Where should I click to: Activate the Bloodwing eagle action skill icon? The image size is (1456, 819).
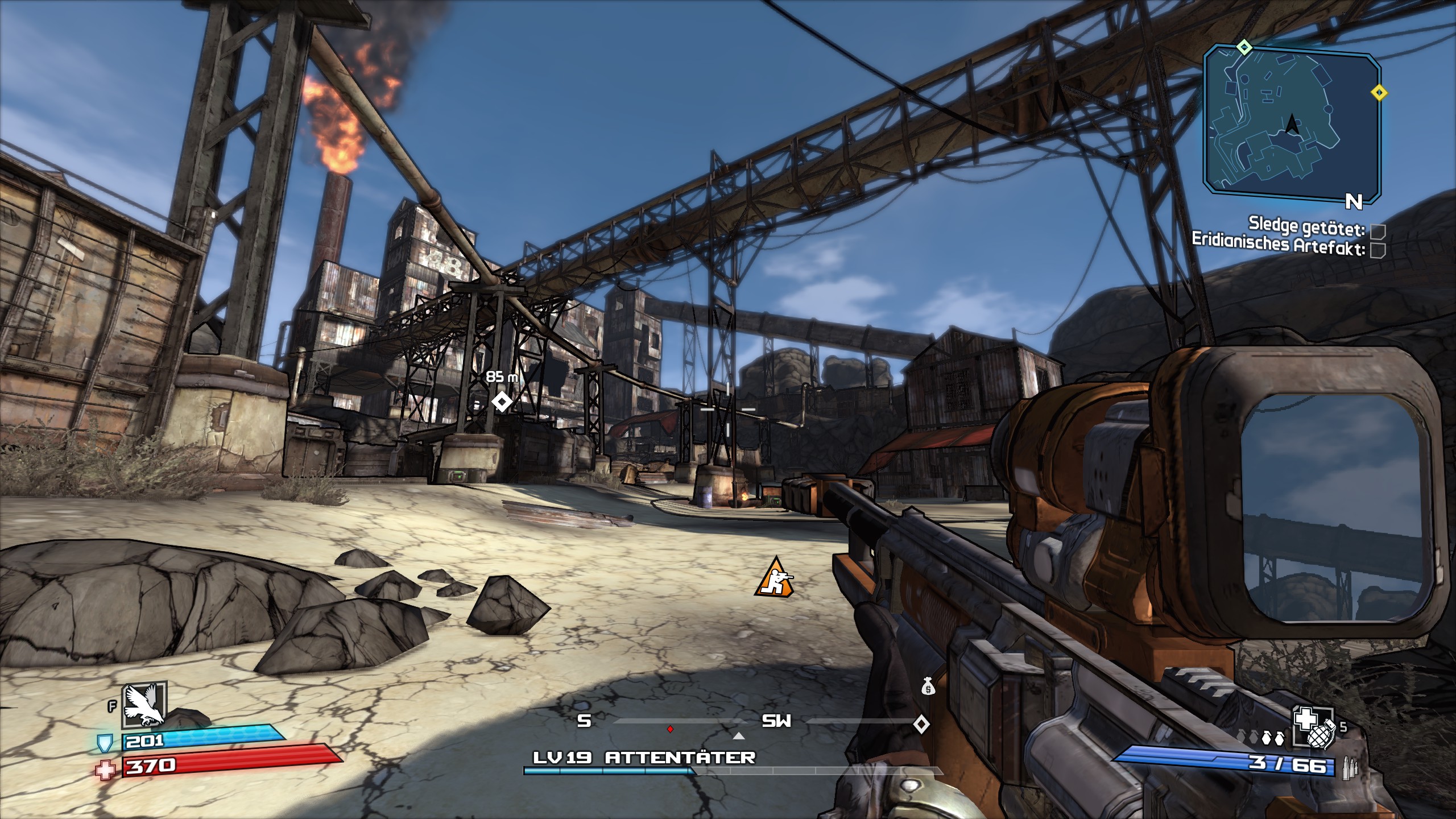pos(144,706)
